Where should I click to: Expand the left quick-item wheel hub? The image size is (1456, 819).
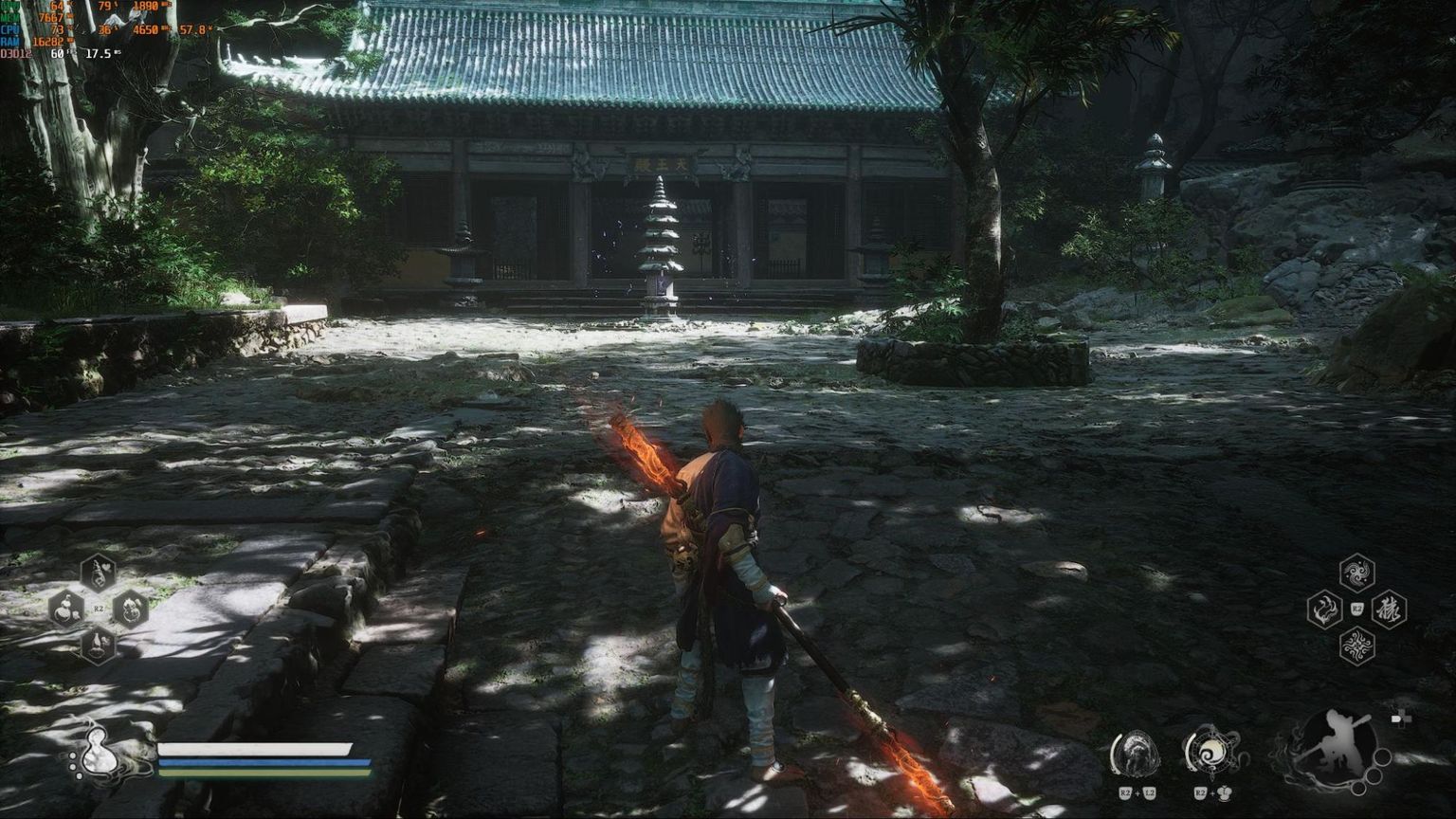[x=99, y=610]
